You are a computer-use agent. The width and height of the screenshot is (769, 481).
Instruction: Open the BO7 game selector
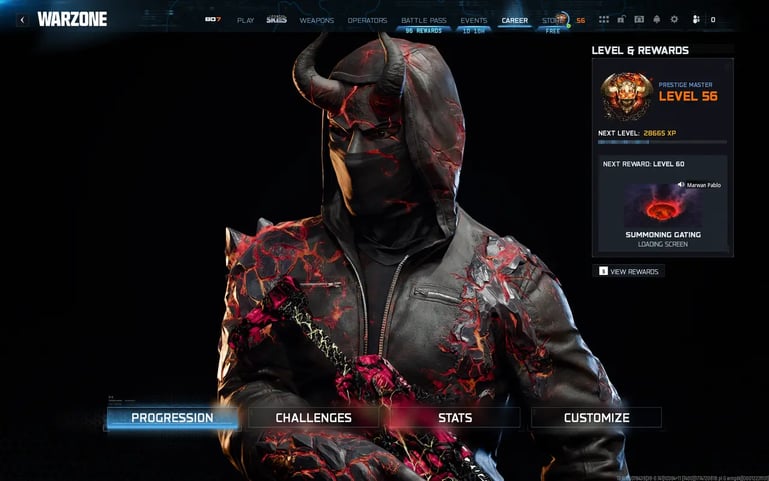click(x=213, y=20)
